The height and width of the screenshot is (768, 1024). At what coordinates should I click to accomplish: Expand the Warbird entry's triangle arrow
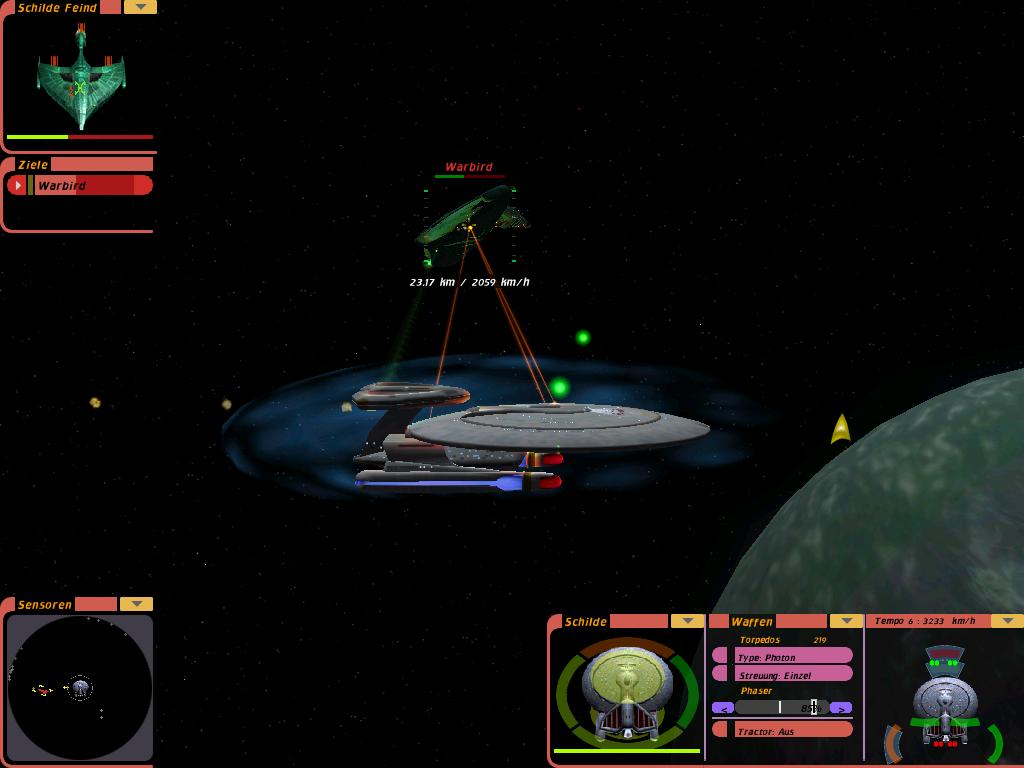(17, 185)
